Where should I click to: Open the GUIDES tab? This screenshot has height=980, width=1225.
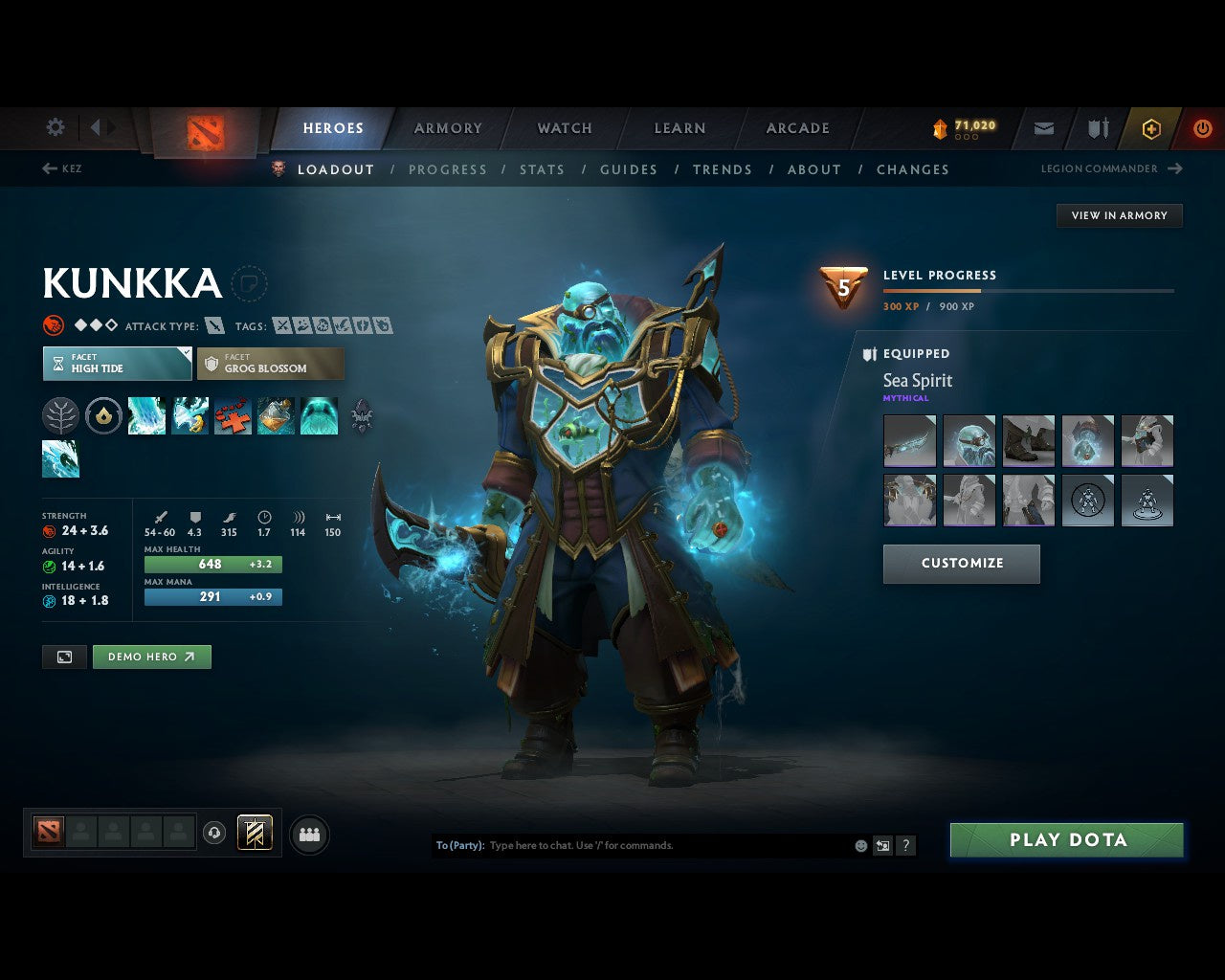(x=629, y=169)
